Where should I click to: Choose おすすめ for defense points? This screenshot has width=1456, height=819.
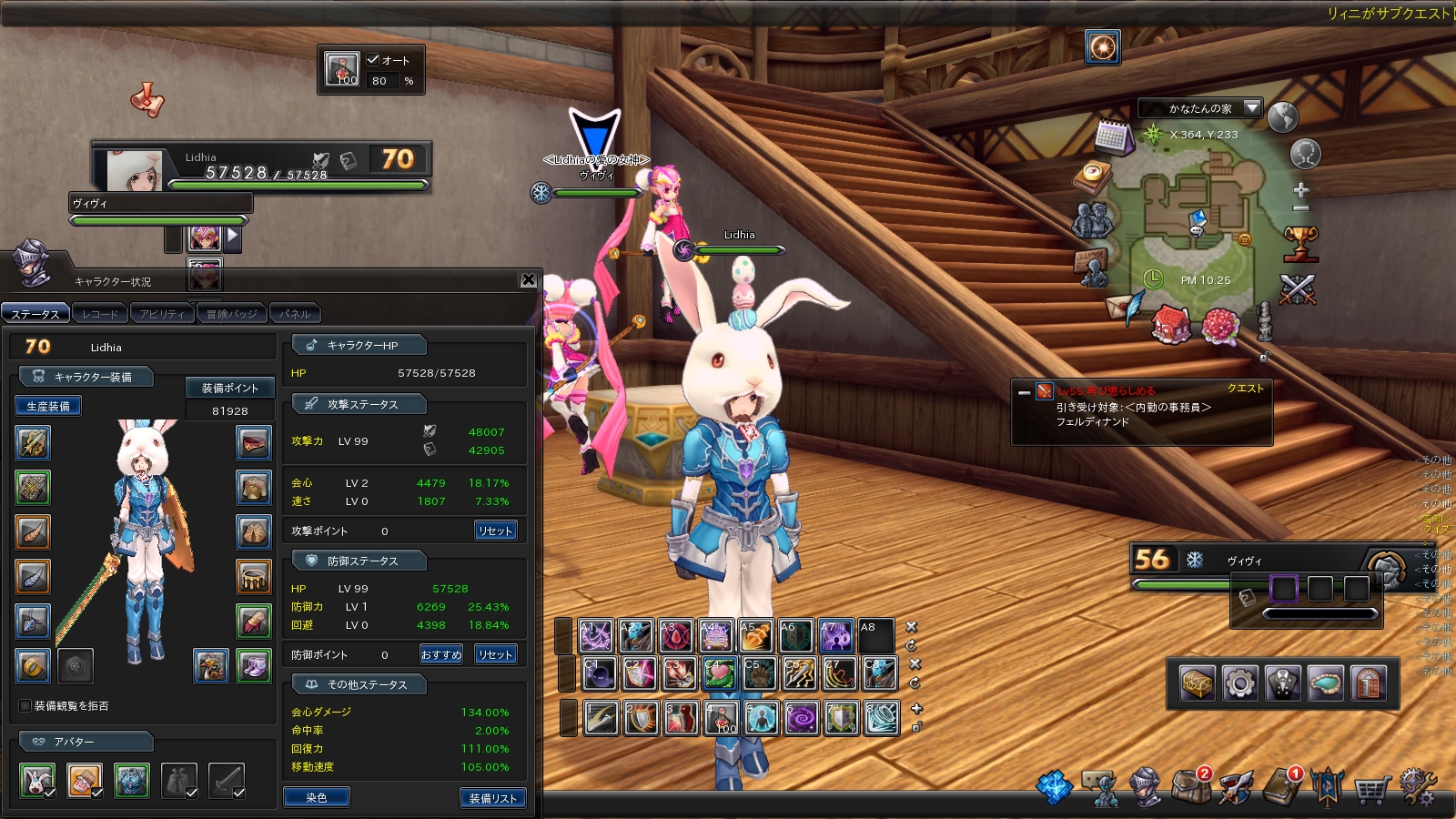click(440, 654)
